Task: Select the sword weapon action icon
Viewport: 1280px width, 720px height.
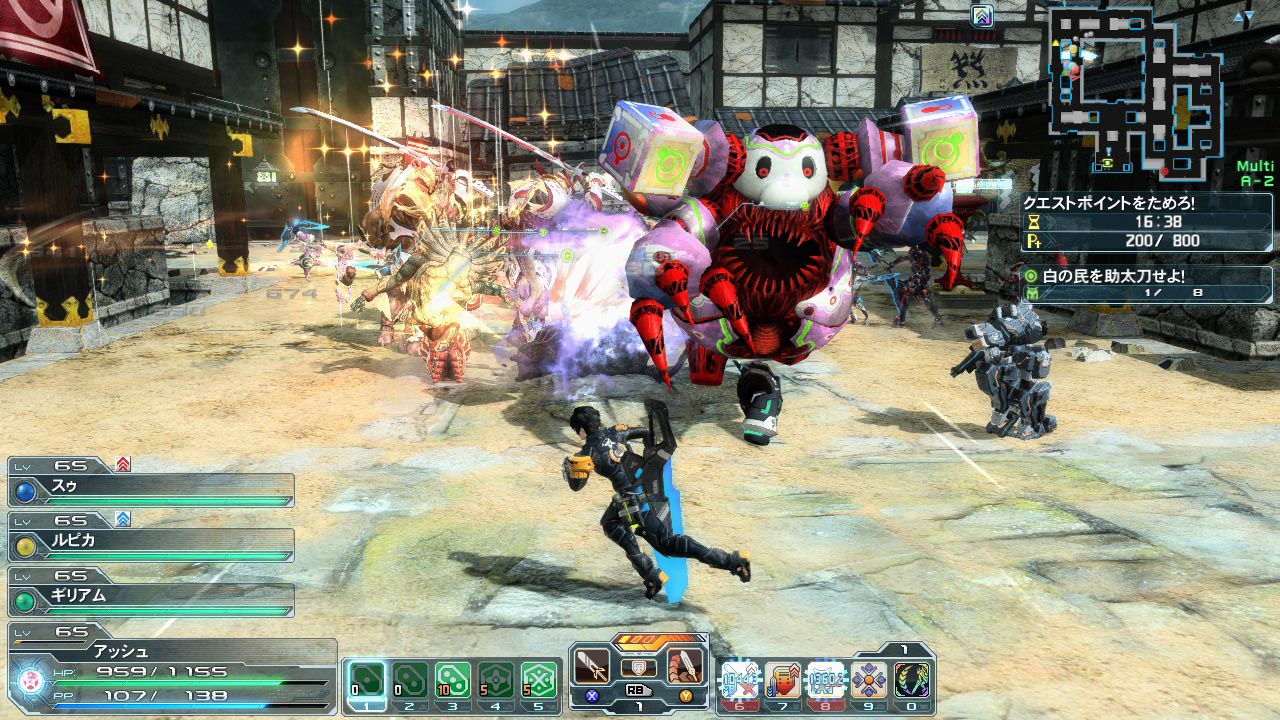Action: [593, 665]
